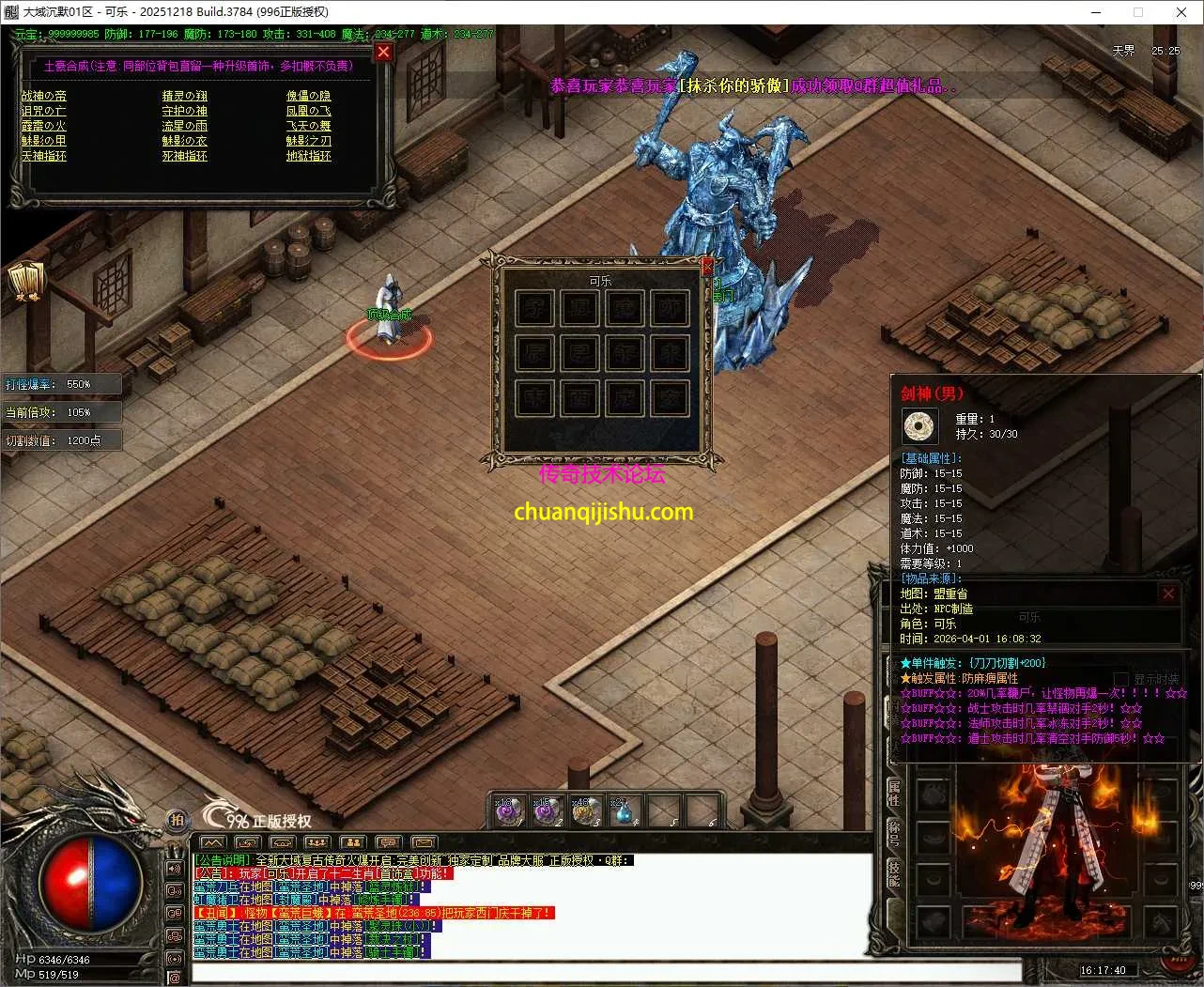Use the blue potion in hotbar slot 4

click(623, 810)
